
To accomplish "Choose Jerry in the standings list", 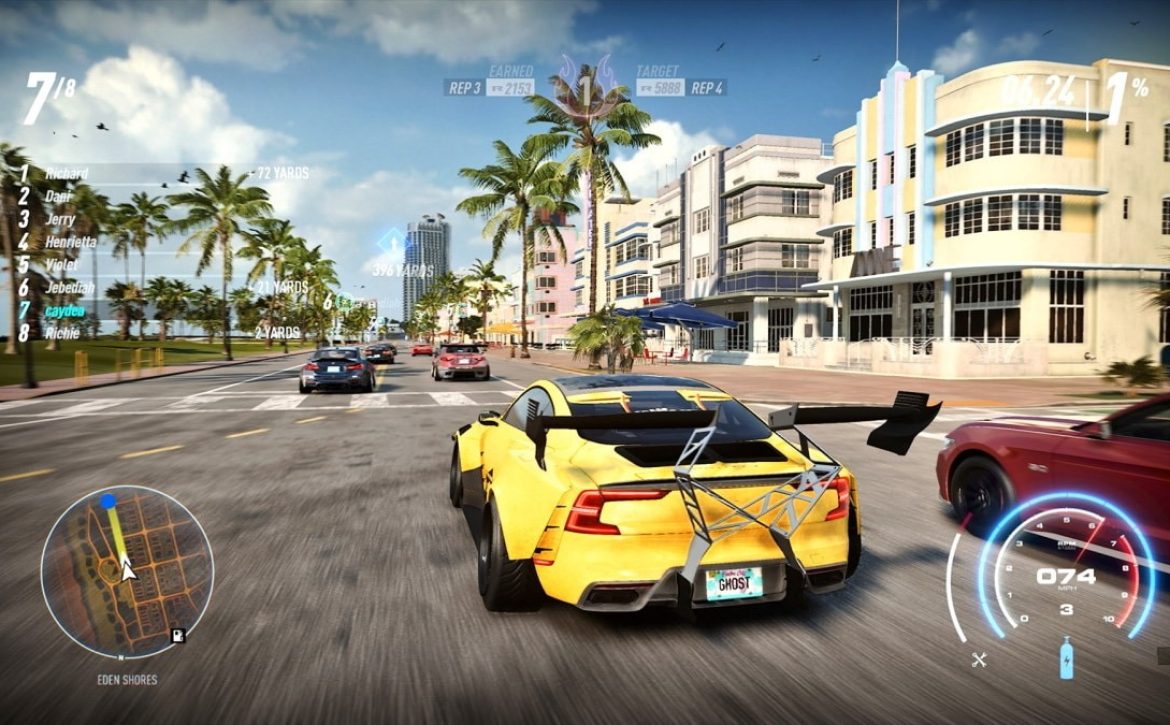I will [60, 219].
